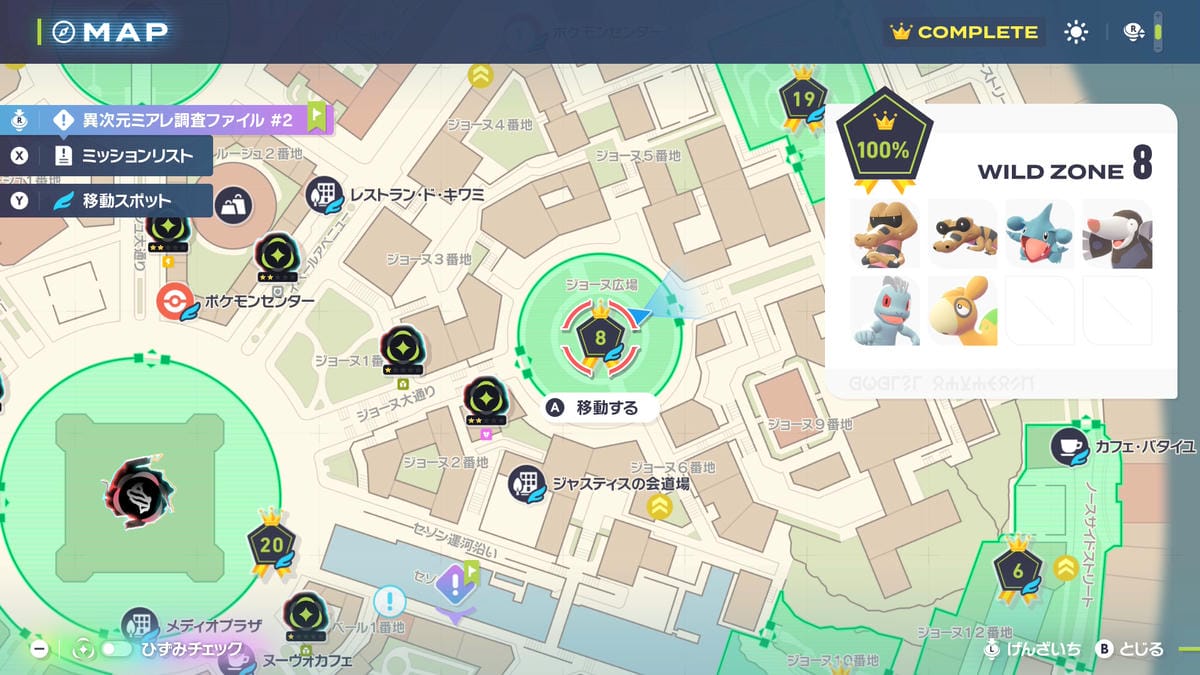Viewport: 1200px width, 675px height.
Task: Open 異次元ミアレ調査ファイル #2 tracker
Action: point(175,120)
